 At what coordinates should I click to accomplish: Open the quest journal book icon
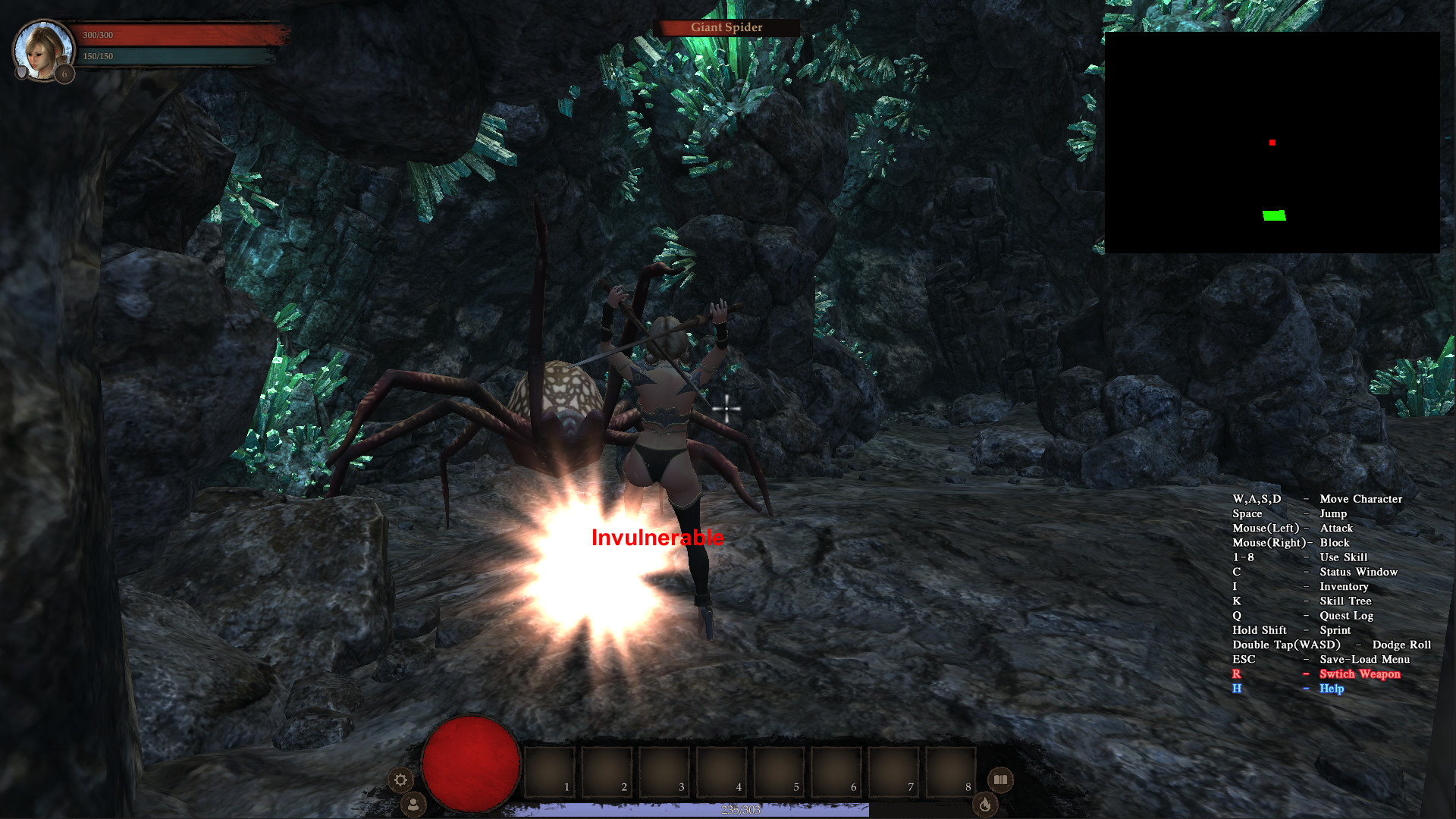[1000, 780]
